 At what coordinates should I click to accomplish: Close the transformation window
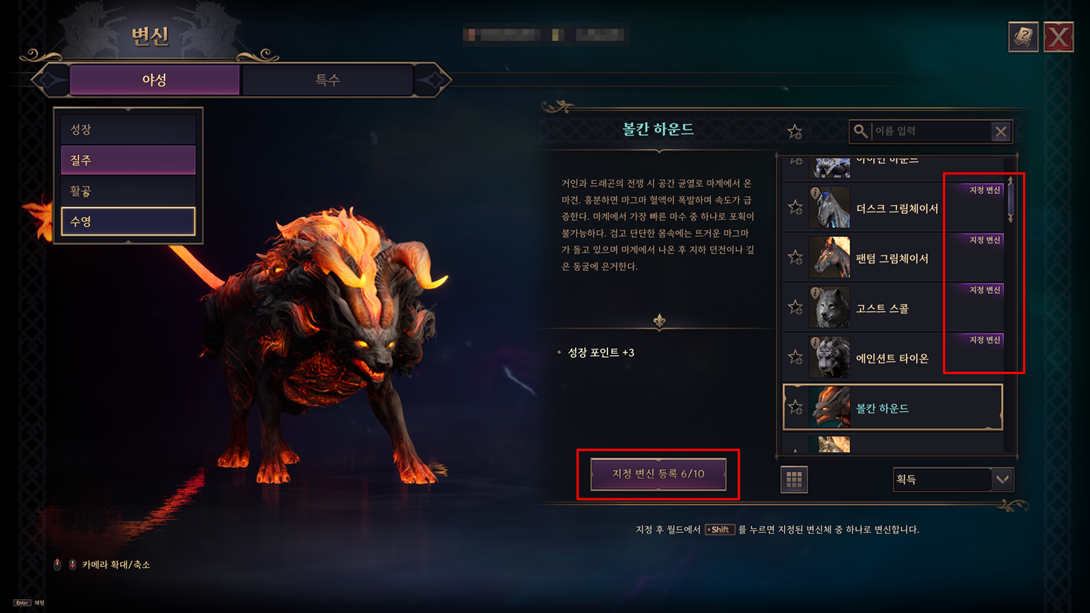click(1058, 37)
